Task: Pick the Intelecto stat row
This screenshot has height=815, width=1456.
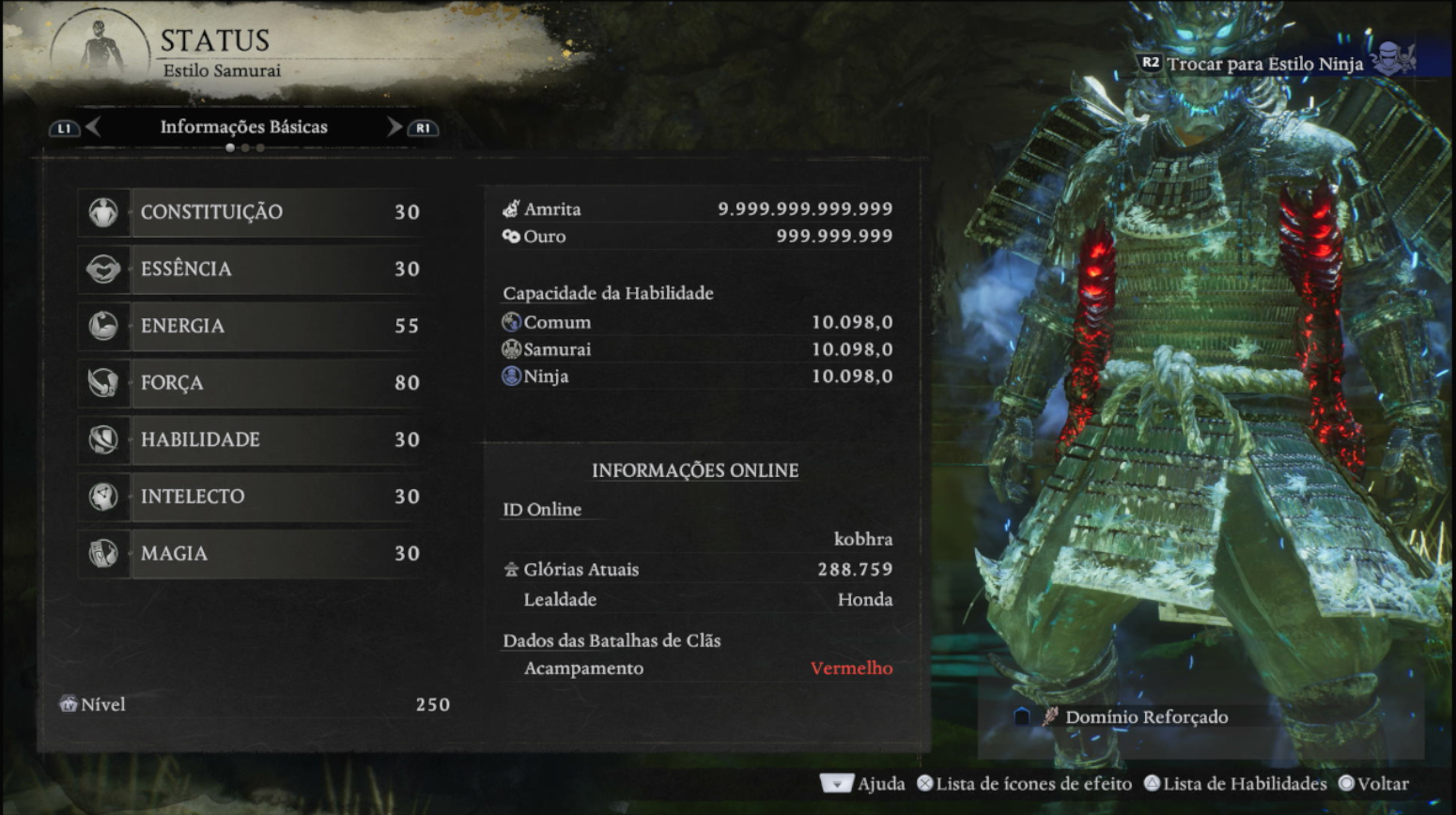Action: [254, 497]
